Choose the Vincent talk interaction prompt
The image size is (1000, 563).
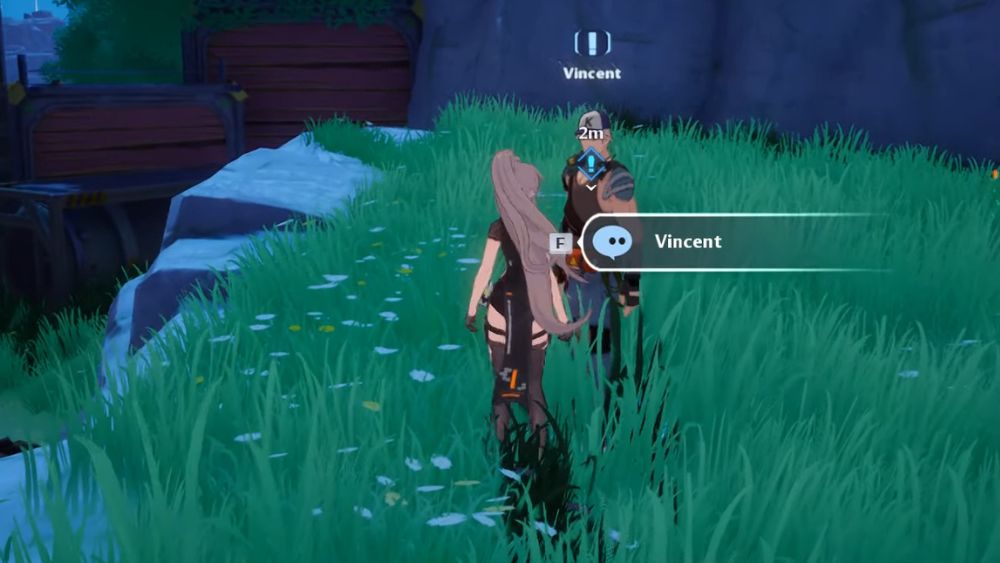686,242
